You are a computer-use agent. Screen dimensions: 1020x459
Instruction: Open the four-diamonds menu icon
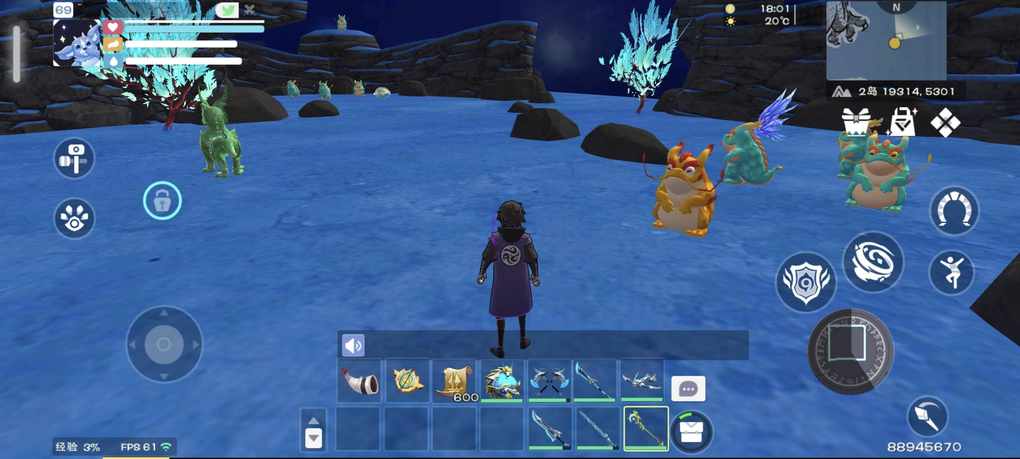(945, 123)
